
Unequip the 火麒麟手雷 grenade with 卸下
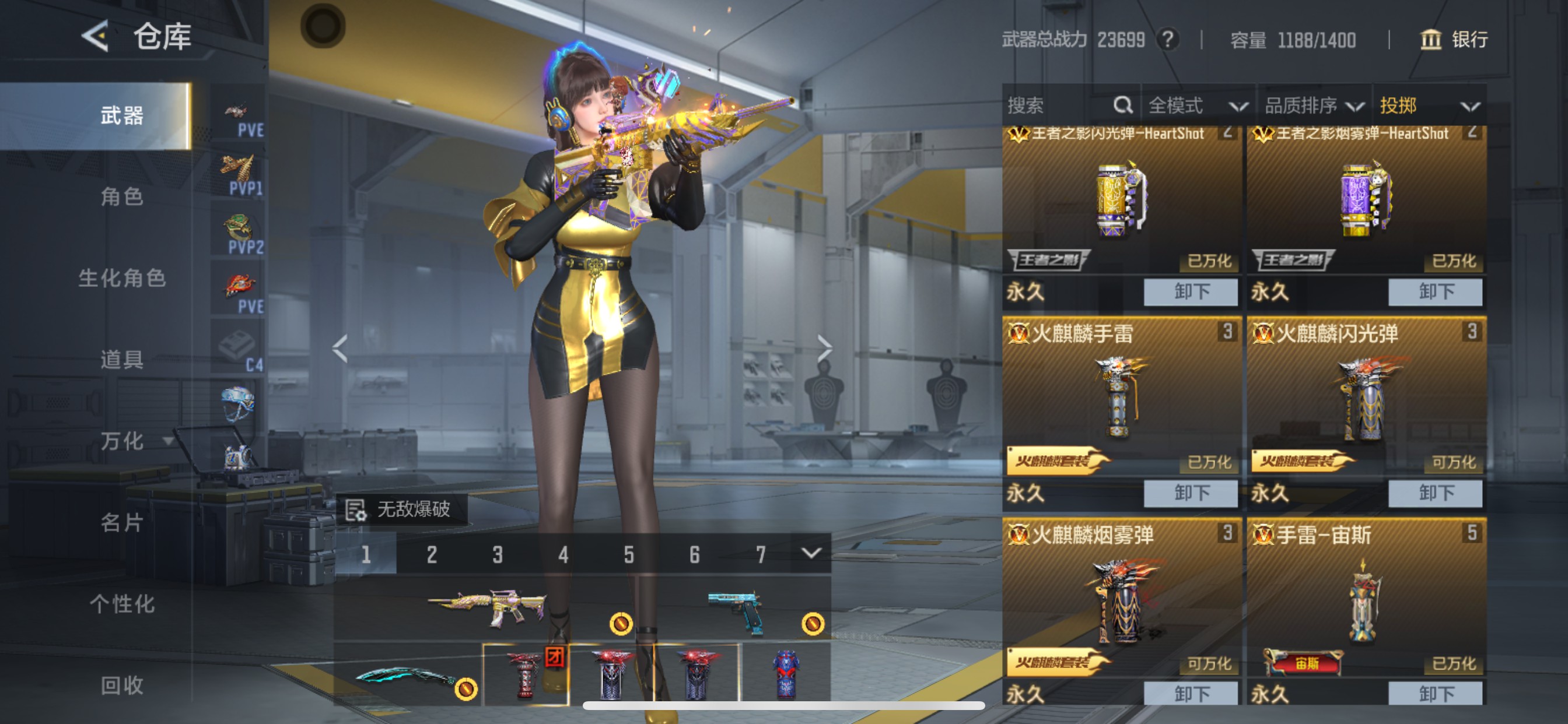1190,492
